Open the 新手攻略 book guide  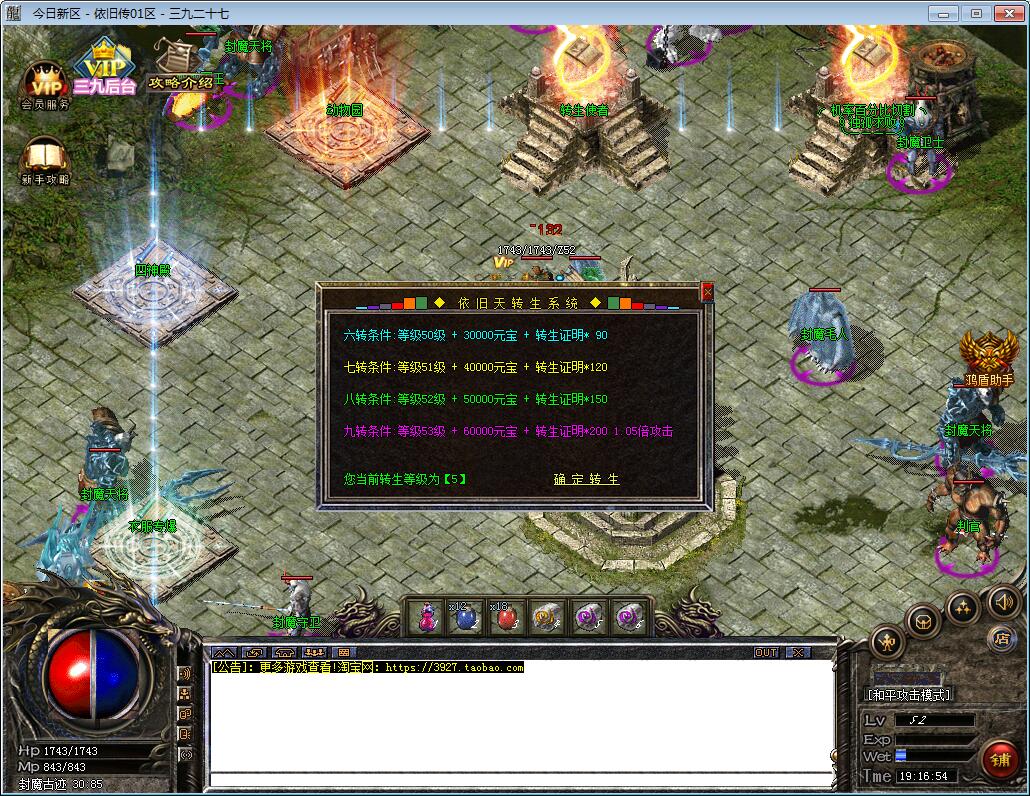coord(45,160)
